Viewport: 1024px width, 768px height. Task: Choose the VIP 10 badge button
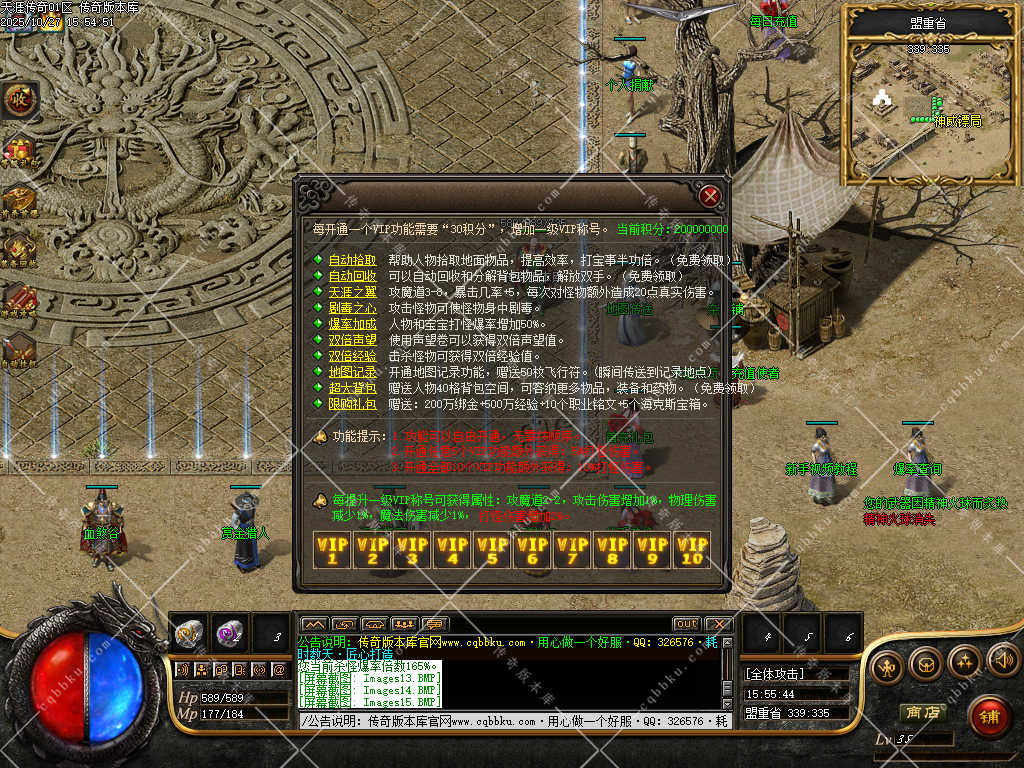point(692,549)
